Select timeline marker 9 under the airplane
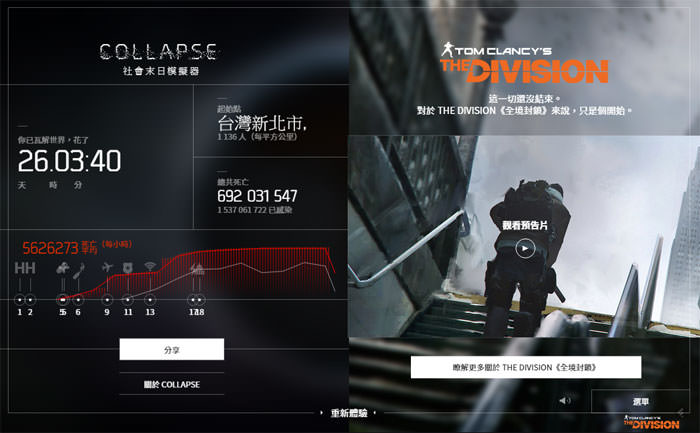 [x=107, y=299]
